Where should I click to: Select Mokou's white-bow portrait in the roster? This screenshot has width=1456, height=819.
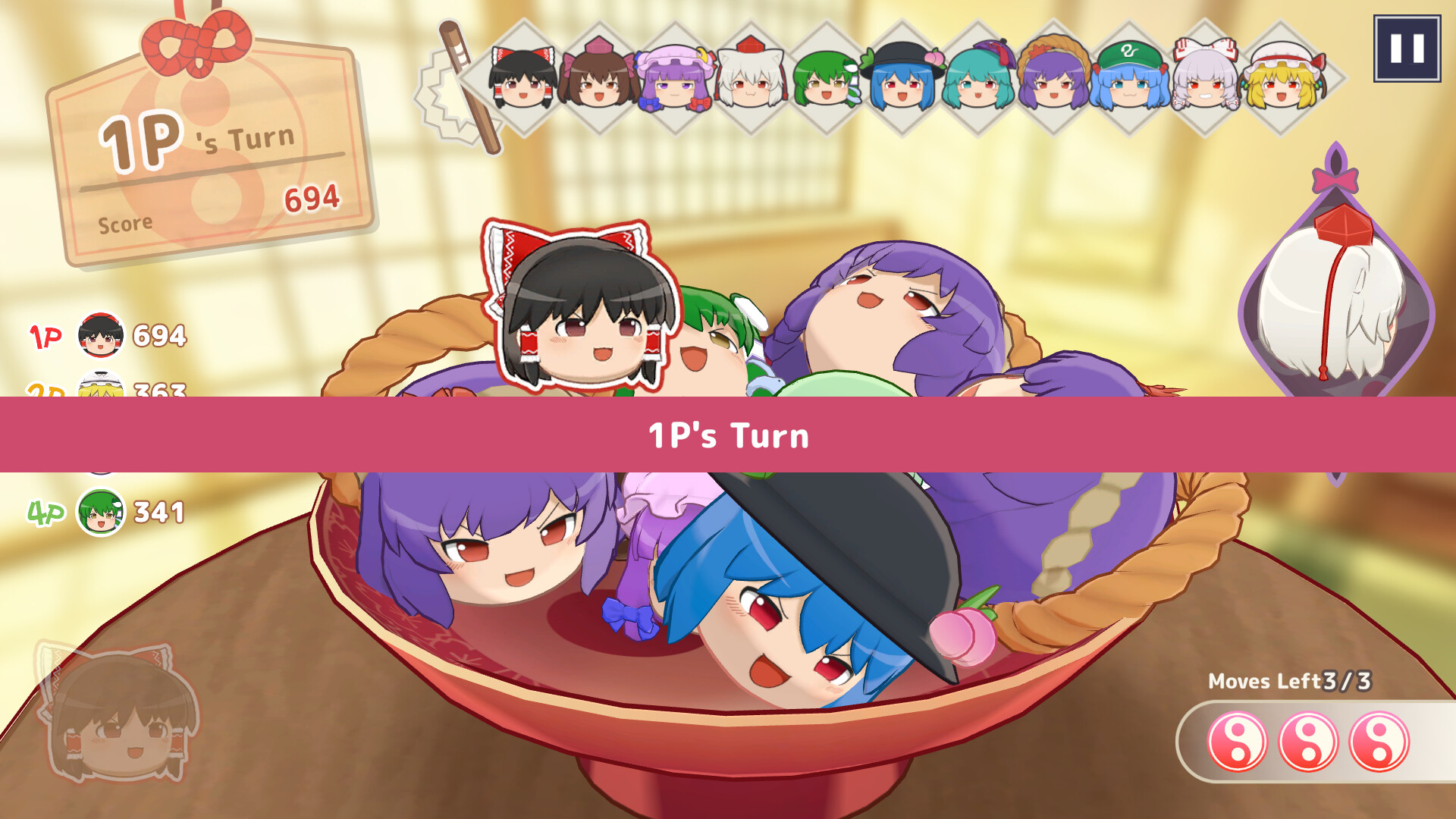point(1204,80)
